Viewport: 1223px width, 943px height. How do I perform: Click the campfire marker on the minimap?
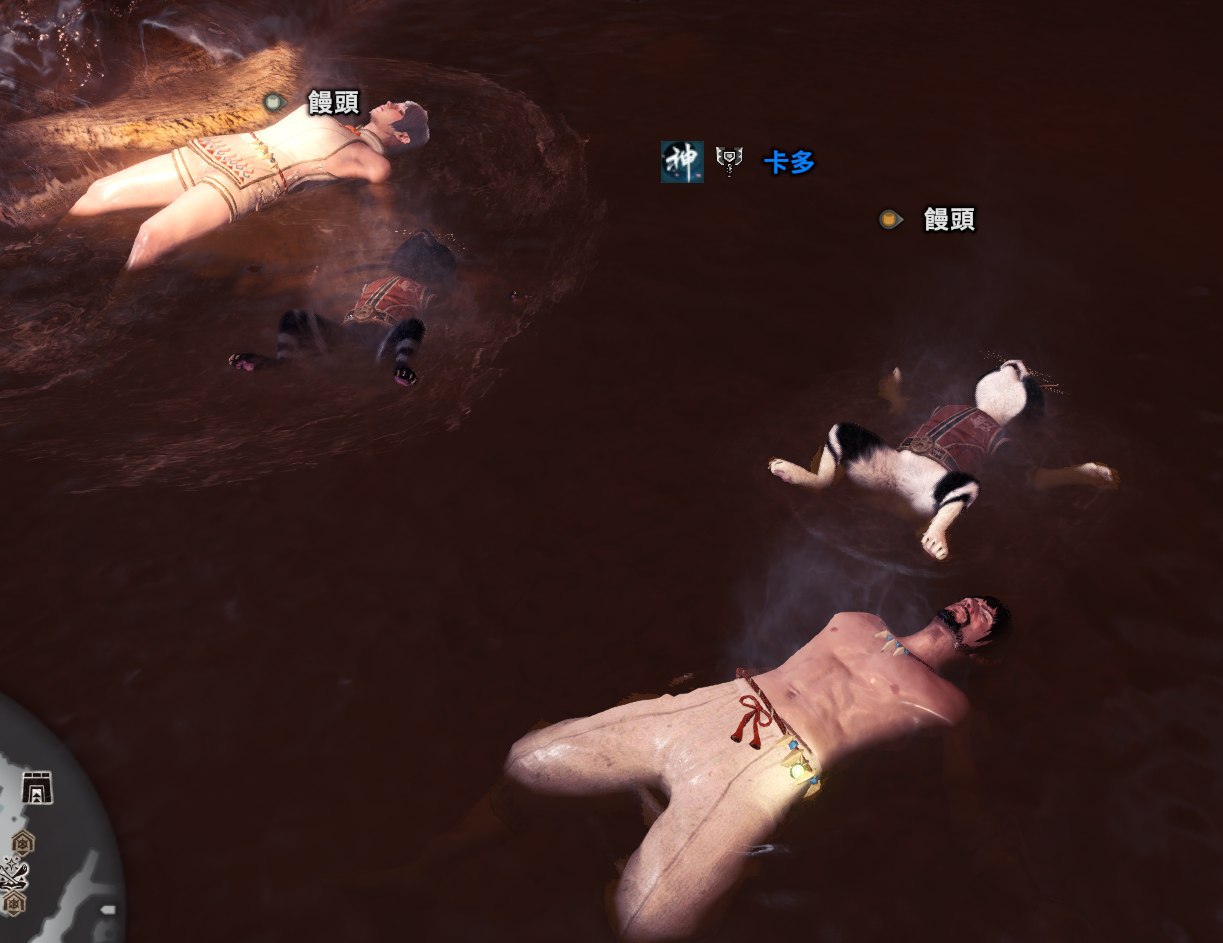point(14,875)
